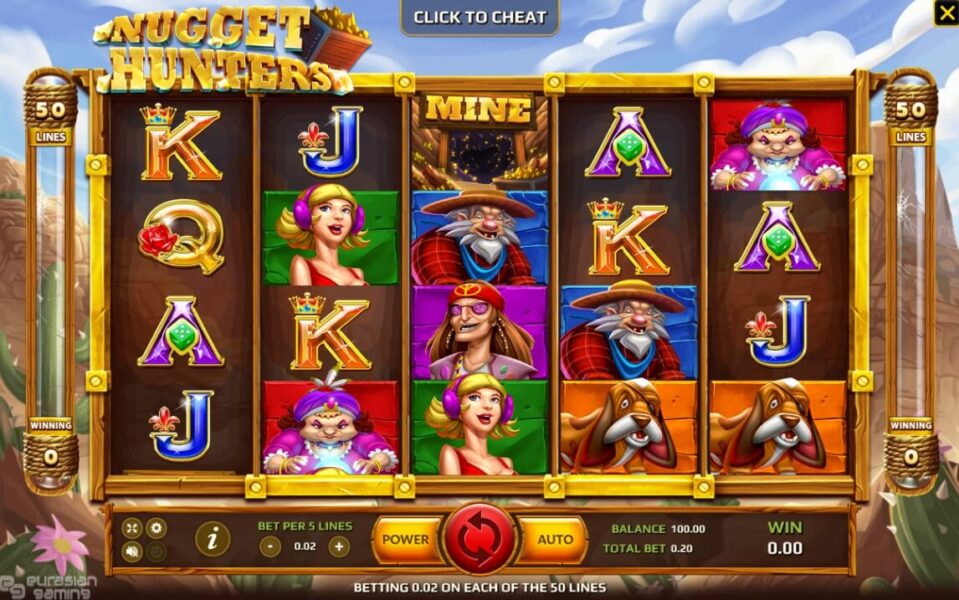This screenshot has width=959, height=600.
Task: Open the info paytable button
Action: [x=212, y=539]
